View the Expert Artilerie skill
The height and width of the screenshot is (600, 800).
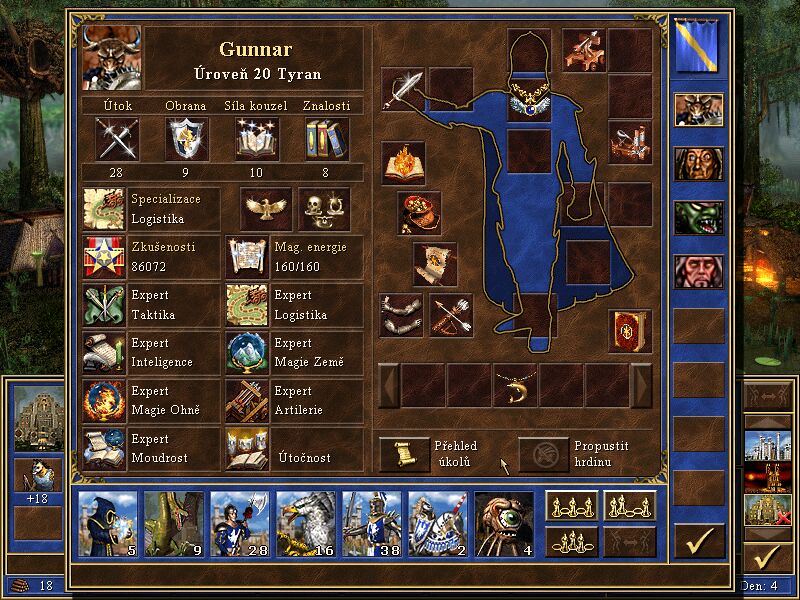(247, 400)
